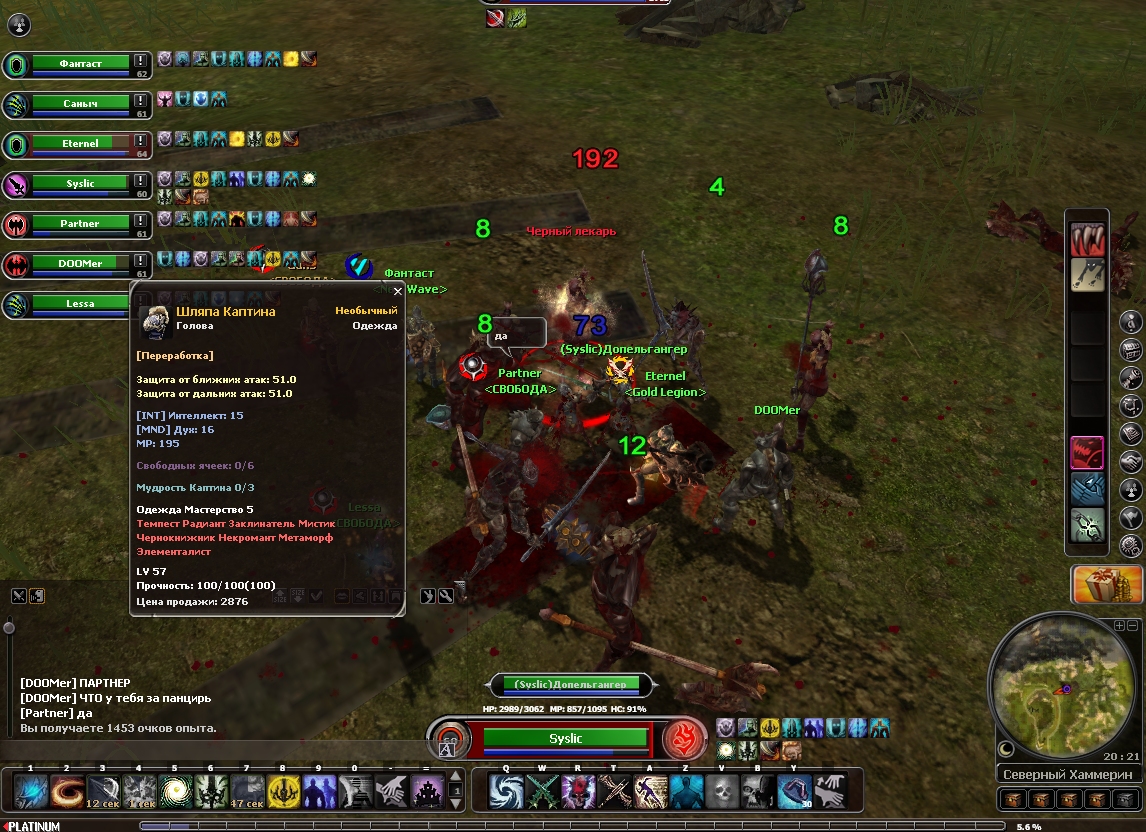Screen dimensions: 1146x832
Task: Cast the blue silhouettes skill in slot 9
Action: (x=320, y=792)
